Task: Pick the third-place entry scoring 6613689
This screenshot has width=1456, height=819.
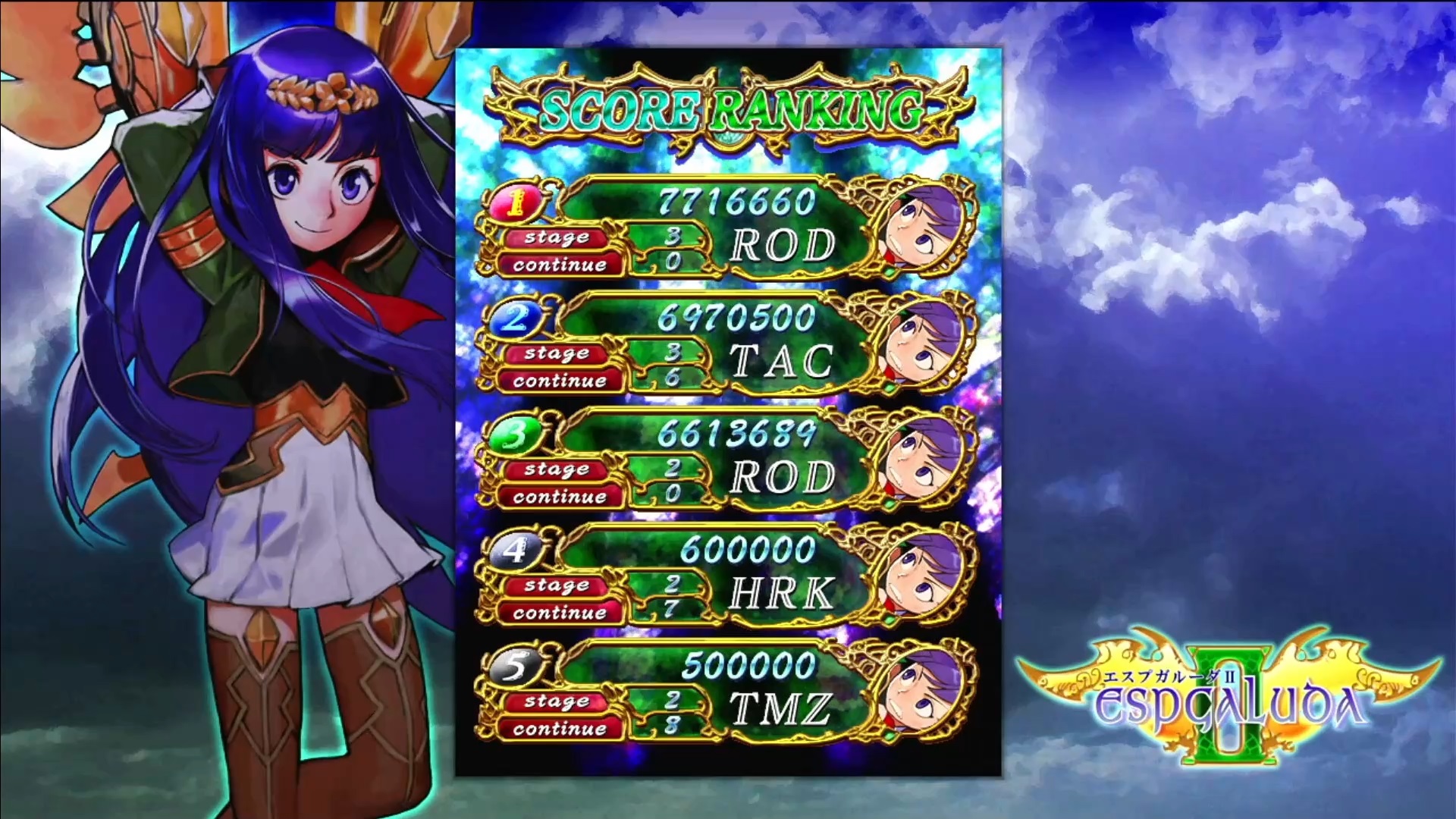Action: point(726,459)
